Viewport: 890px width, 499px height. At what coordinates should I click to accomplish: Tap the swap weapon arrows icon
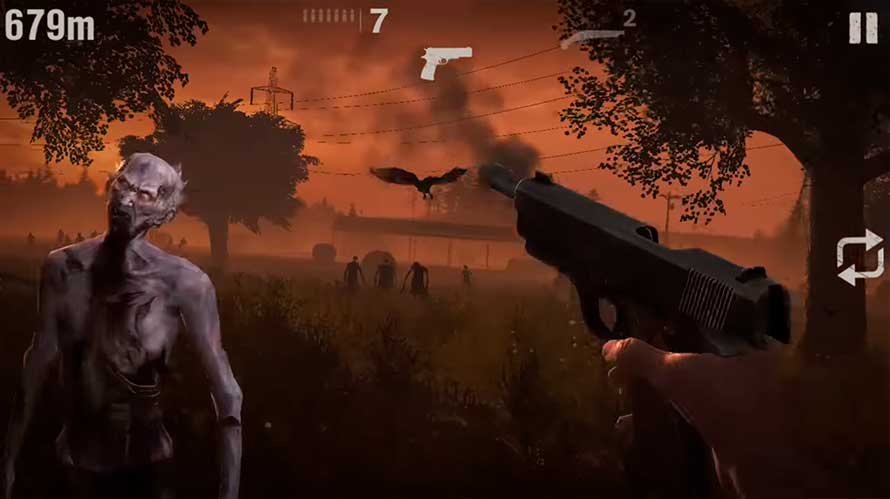(859, 257)
